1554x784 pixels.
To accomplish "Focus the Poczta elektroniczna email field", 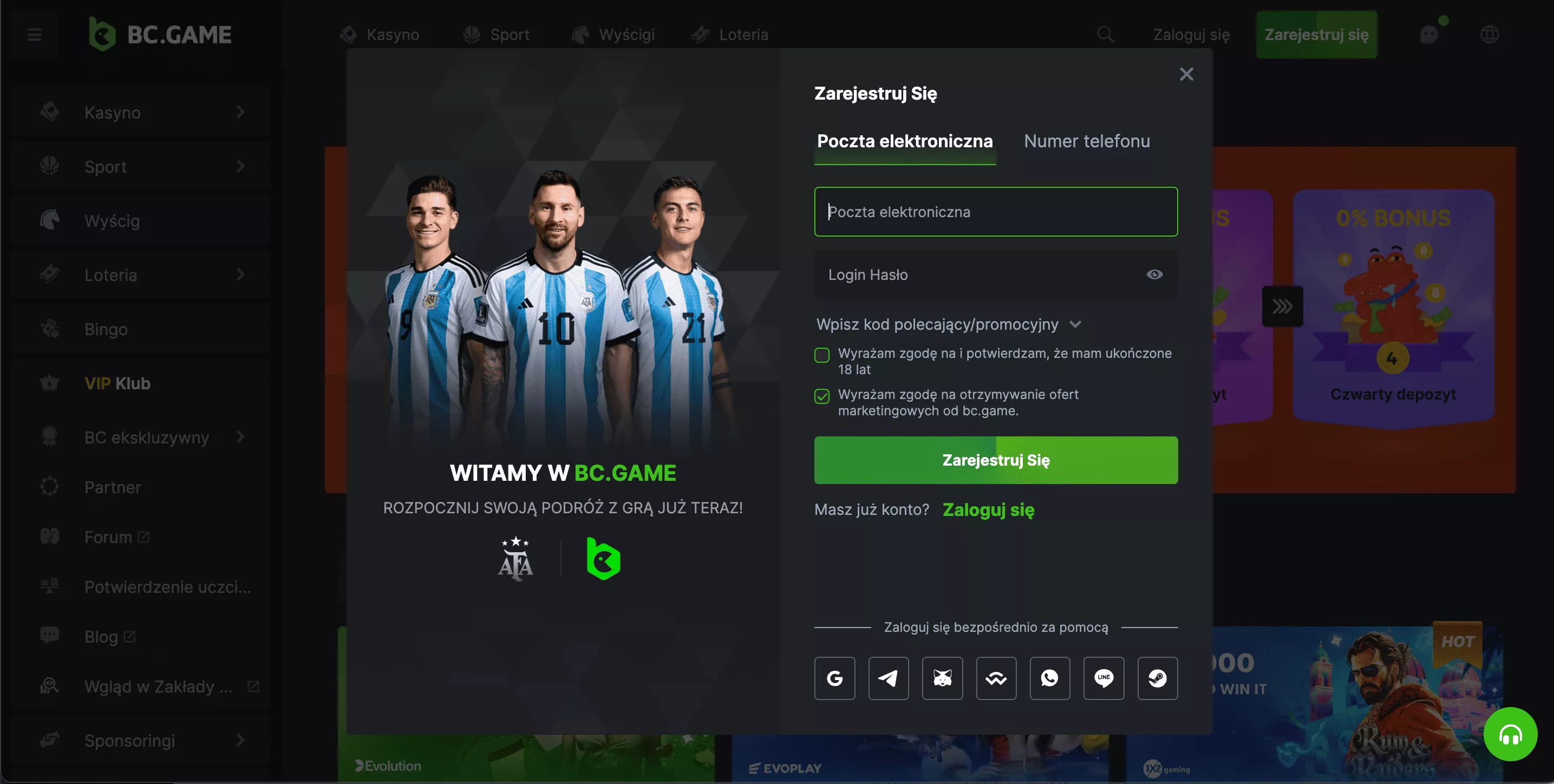I will [x=995, y=212].
